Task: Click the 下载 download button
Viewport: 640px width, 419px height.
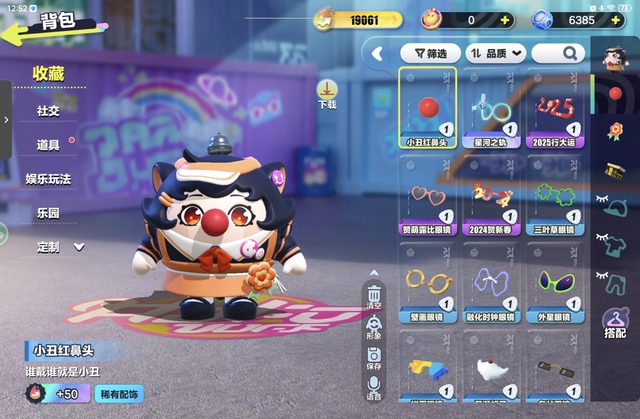Action: [327, 95]
